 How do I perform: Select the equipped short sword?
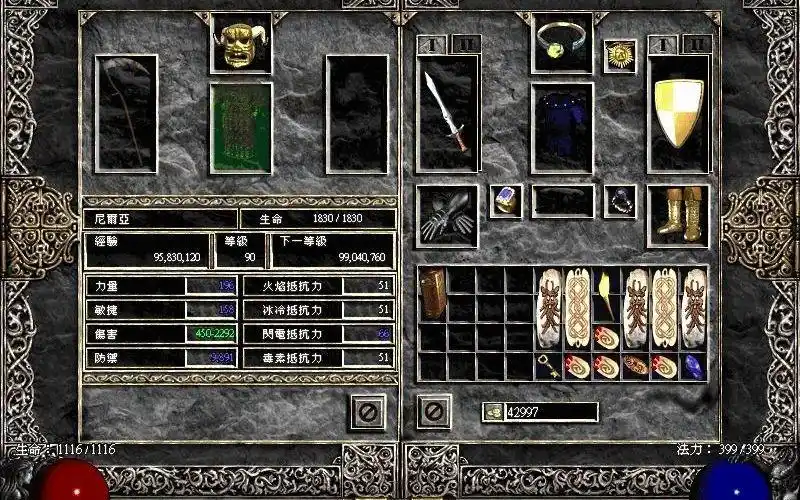(447, 113)
